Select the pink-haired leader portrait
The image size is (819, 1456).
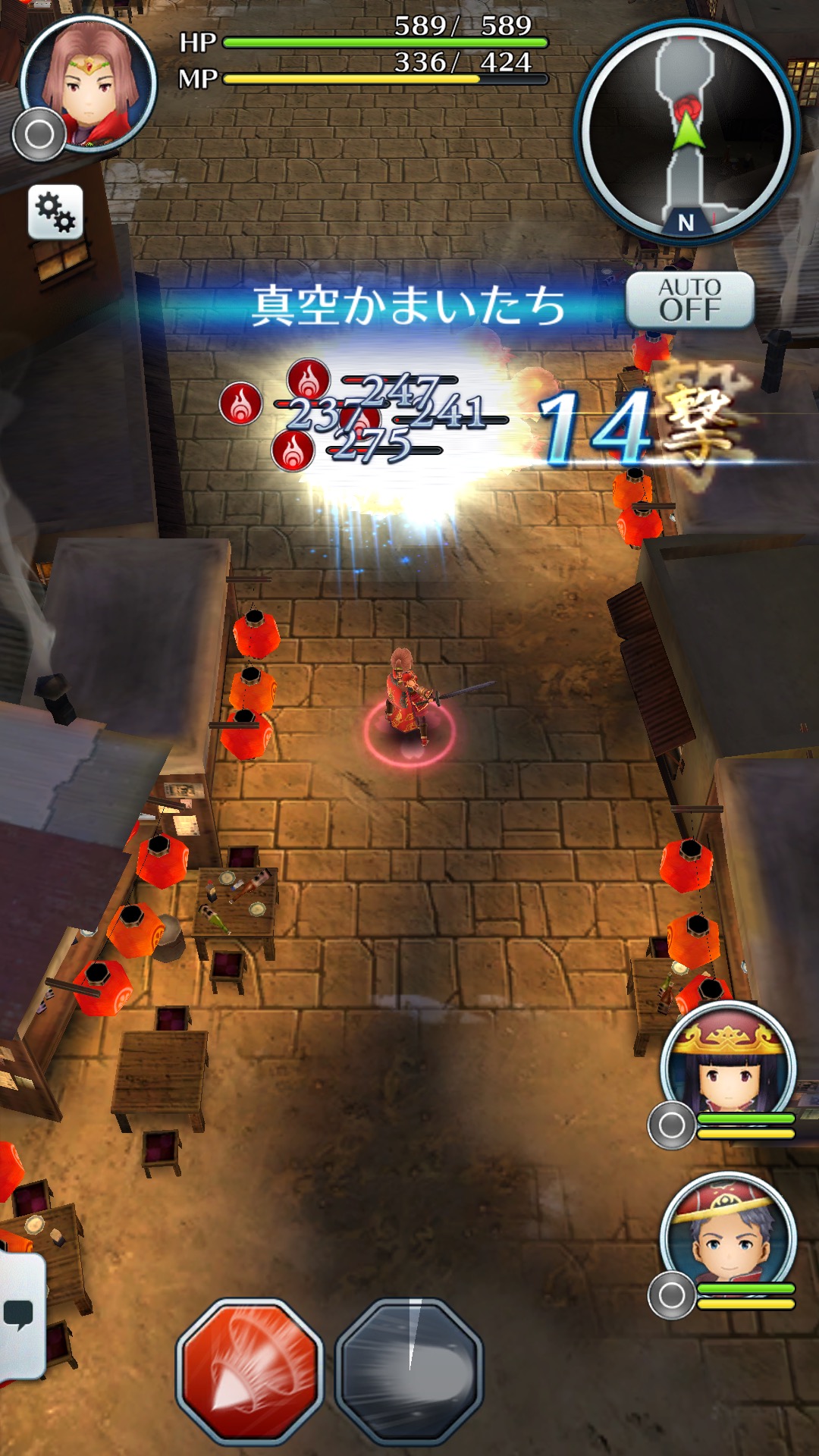(89, 82)
